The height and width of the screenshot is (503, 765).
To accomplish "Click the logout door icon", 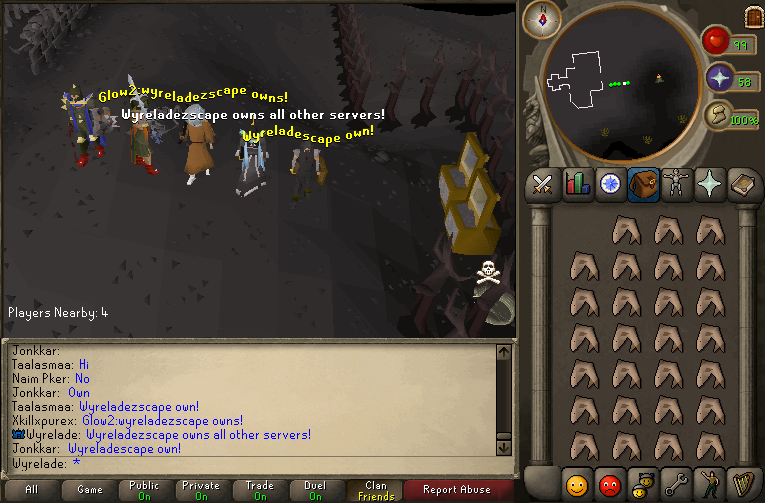I will tap(753, 17).
